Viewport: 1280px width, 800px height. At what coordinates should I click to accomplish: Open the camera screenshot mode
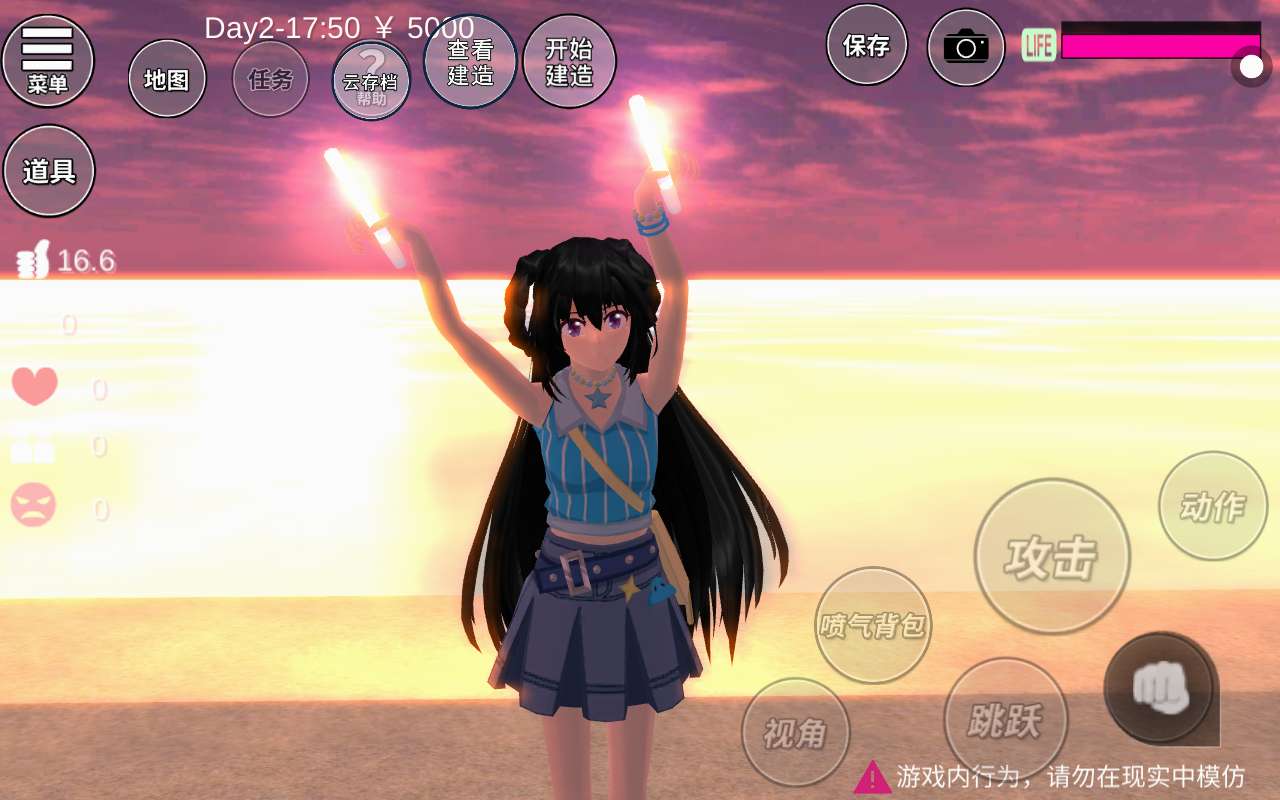pos(965,47)
